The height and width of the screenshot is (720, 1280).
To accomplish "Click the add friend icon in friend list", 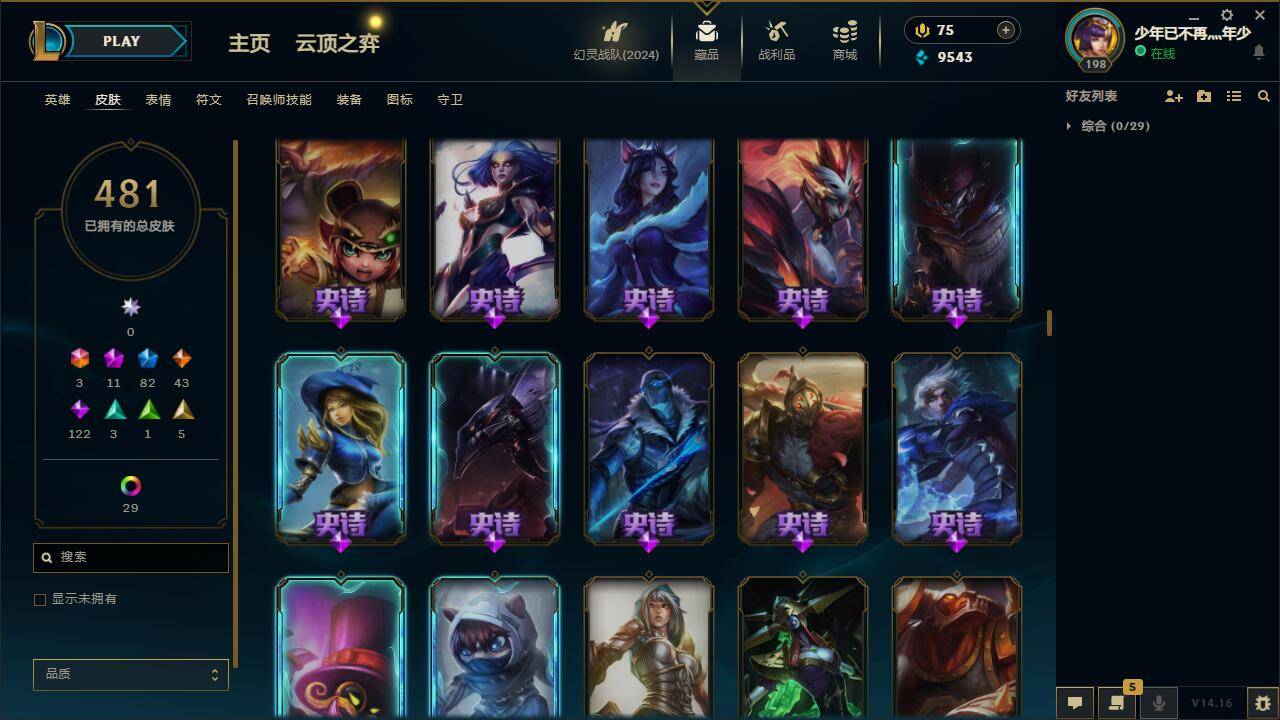I will pyautogui.click(x=1172, y=96).
